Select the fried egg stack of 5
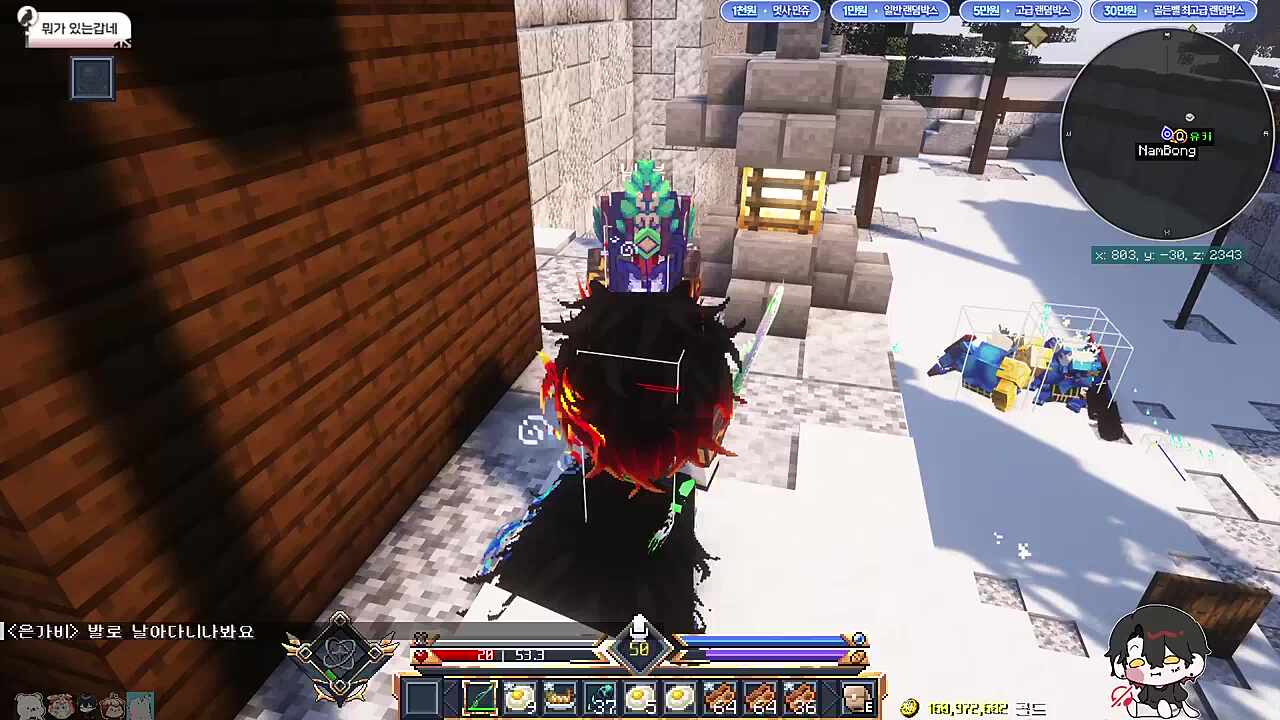The width and height of the screenshot is (1280, 720). (641, 697)
